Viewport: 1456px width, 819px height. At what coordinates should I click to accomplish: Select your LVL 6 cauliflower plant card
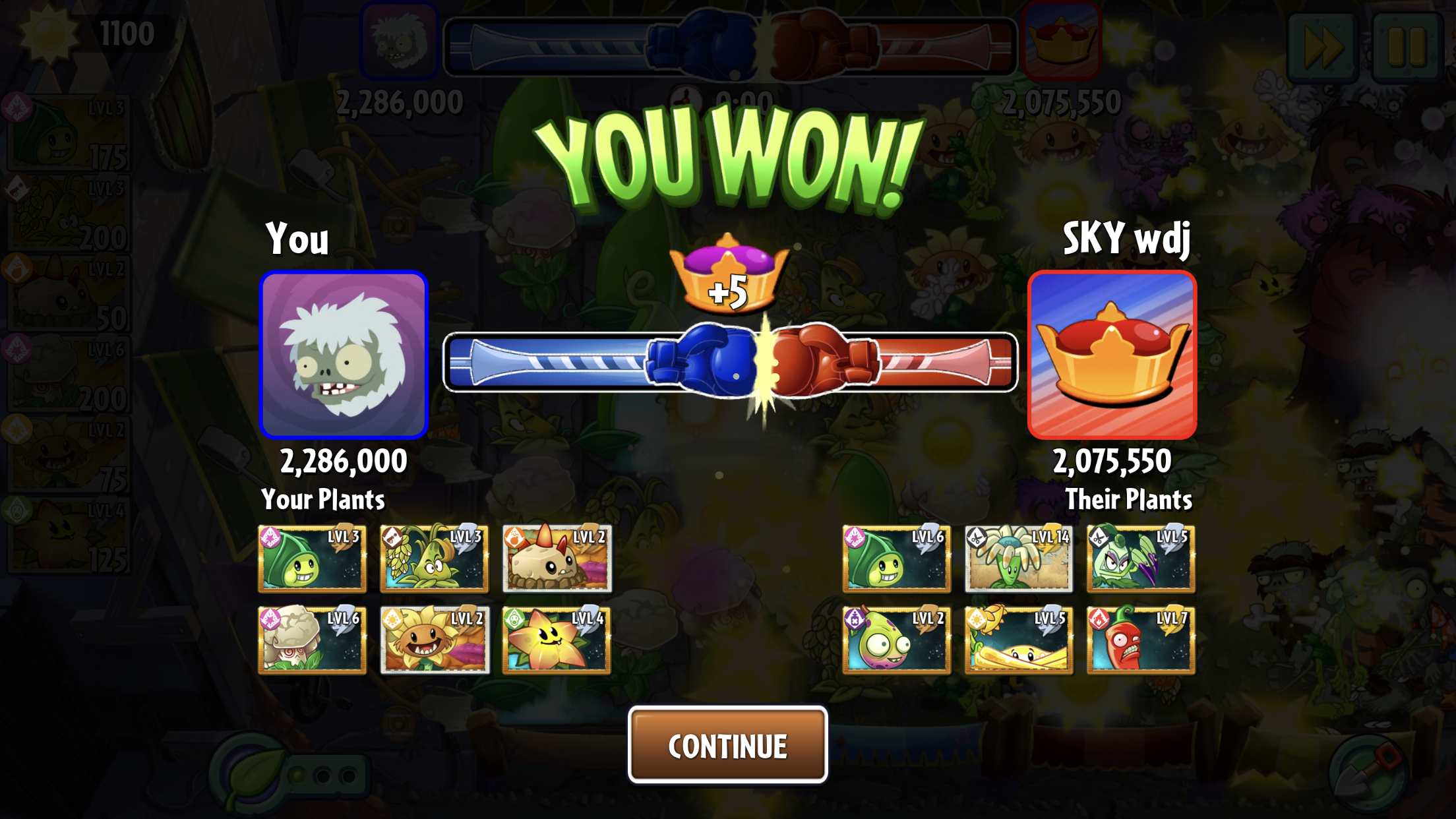[x=312, y=640]
